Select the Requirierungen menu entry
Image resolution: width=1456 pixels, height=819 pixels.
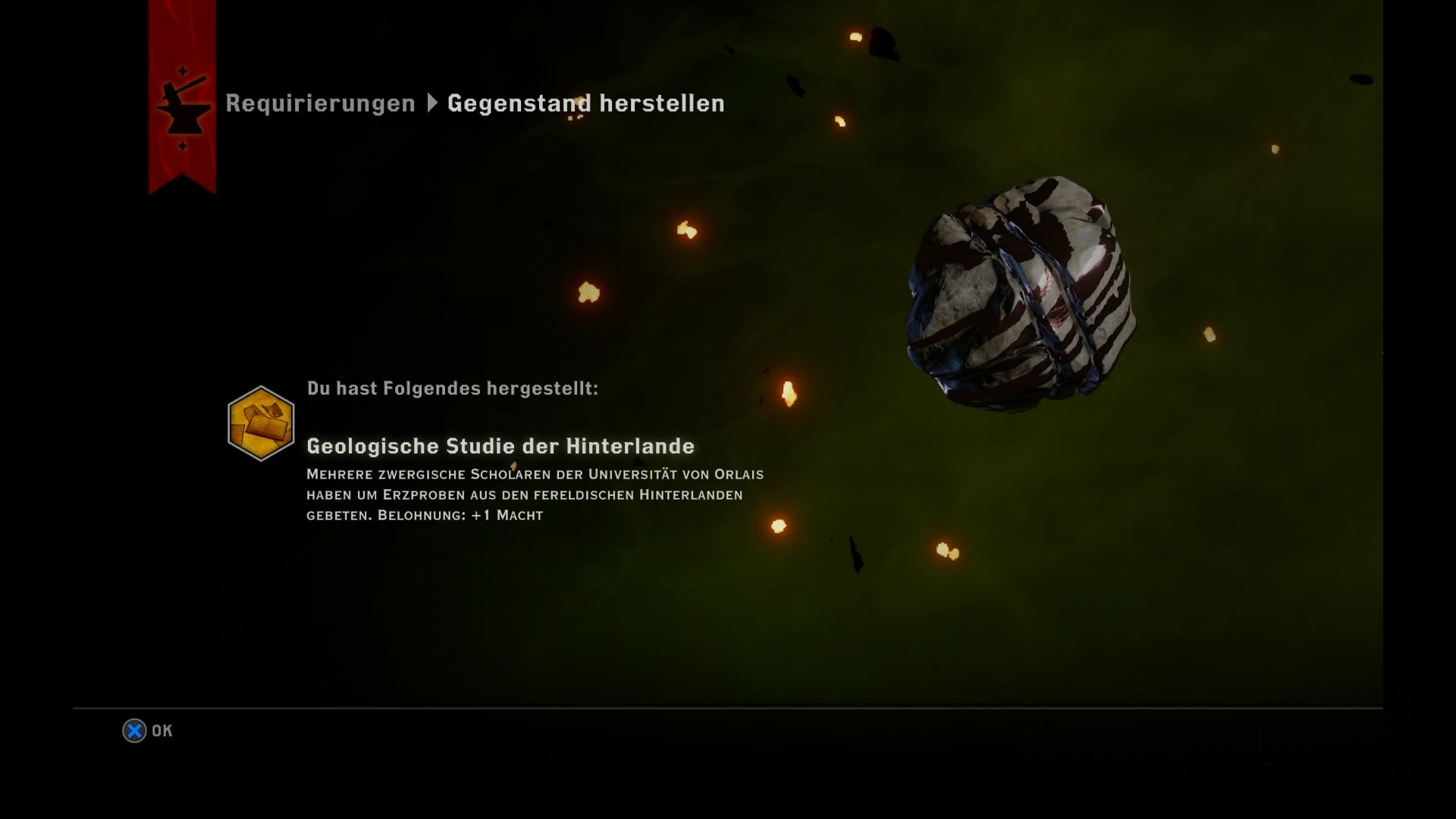pos(319,103)
